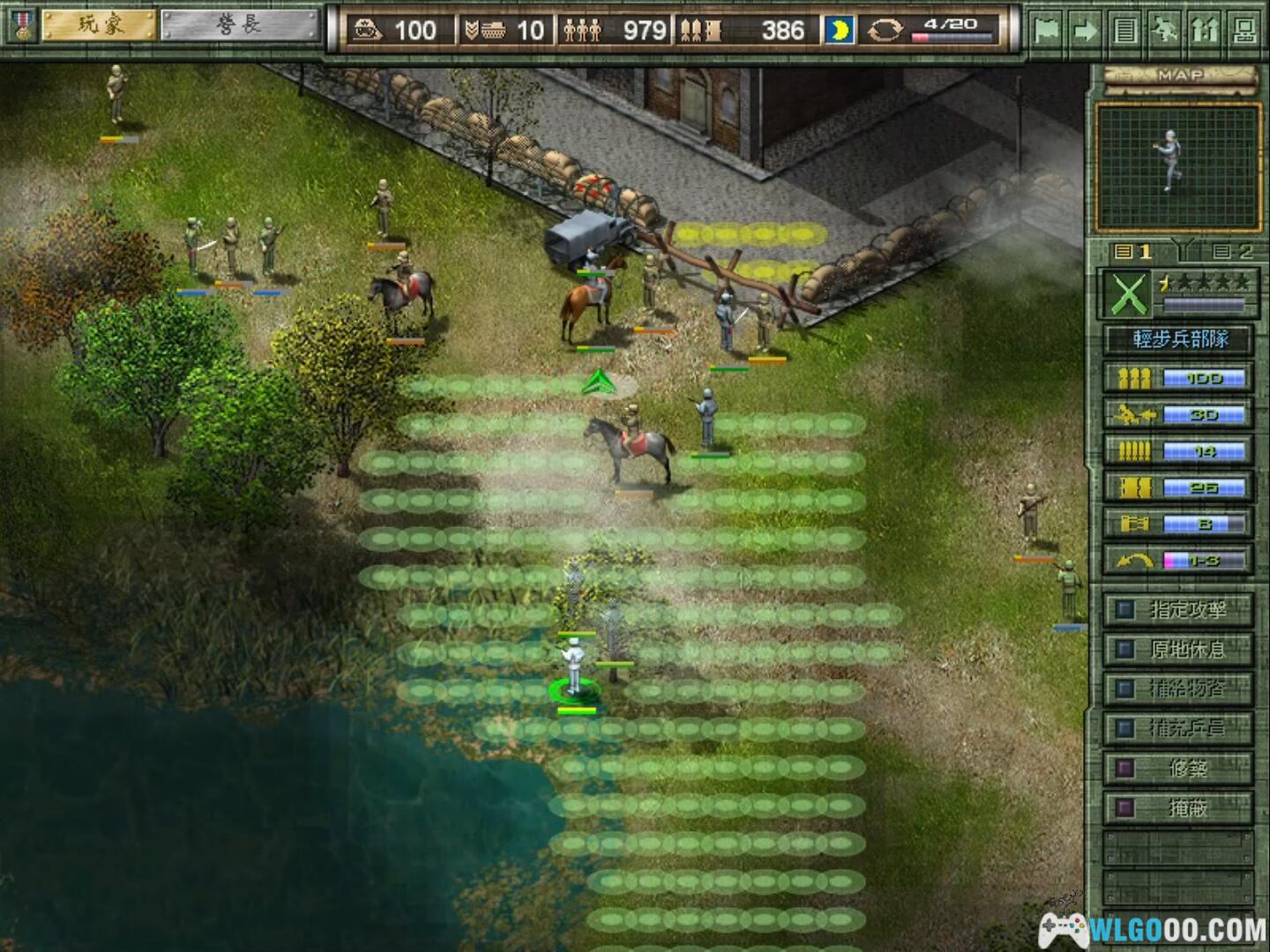Screen dimensions: 1270x952
Task: Switch to info tab 2
Action: (x=1233, y=252)
